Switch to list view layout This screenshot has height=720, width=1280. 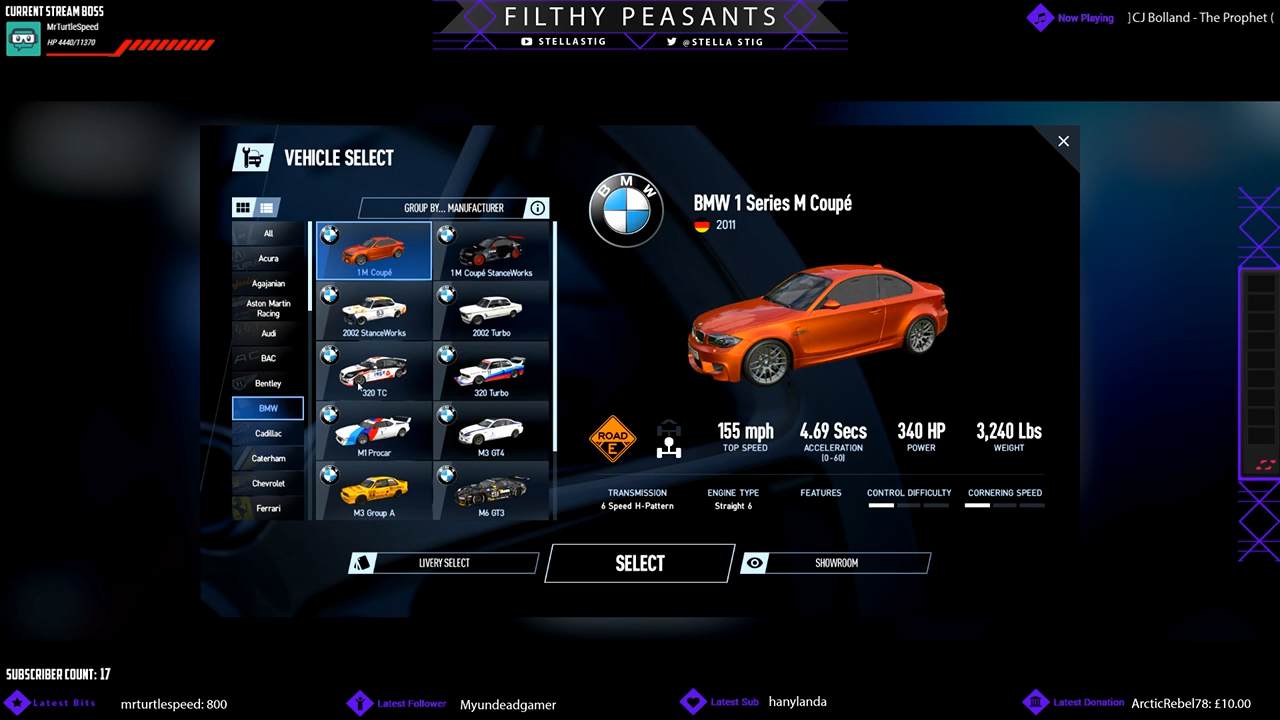(x=267, y=208)
